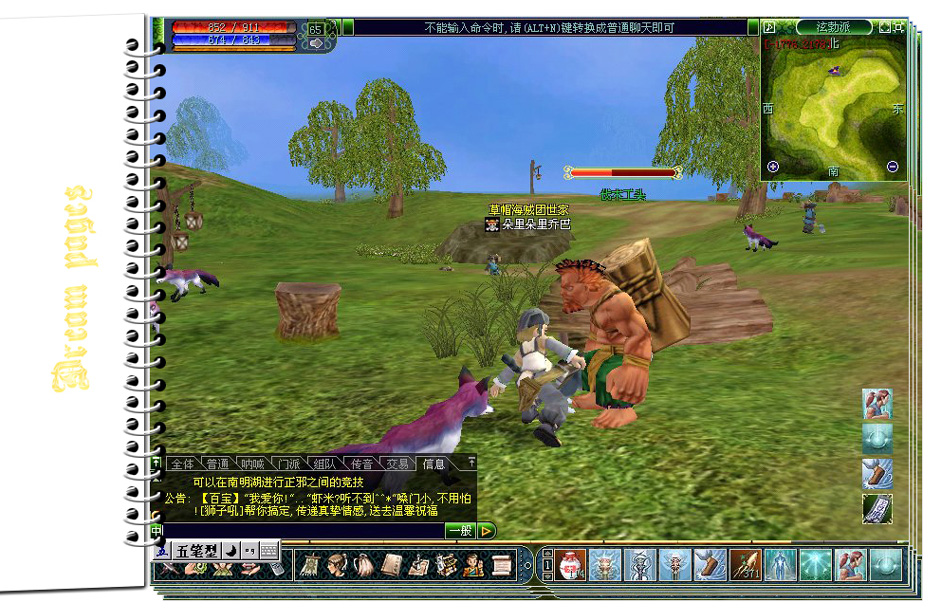Viewport: 944px width, 613px height.
Task: Zoom out the minimap with minus button
Action: (x=892, y=167)
